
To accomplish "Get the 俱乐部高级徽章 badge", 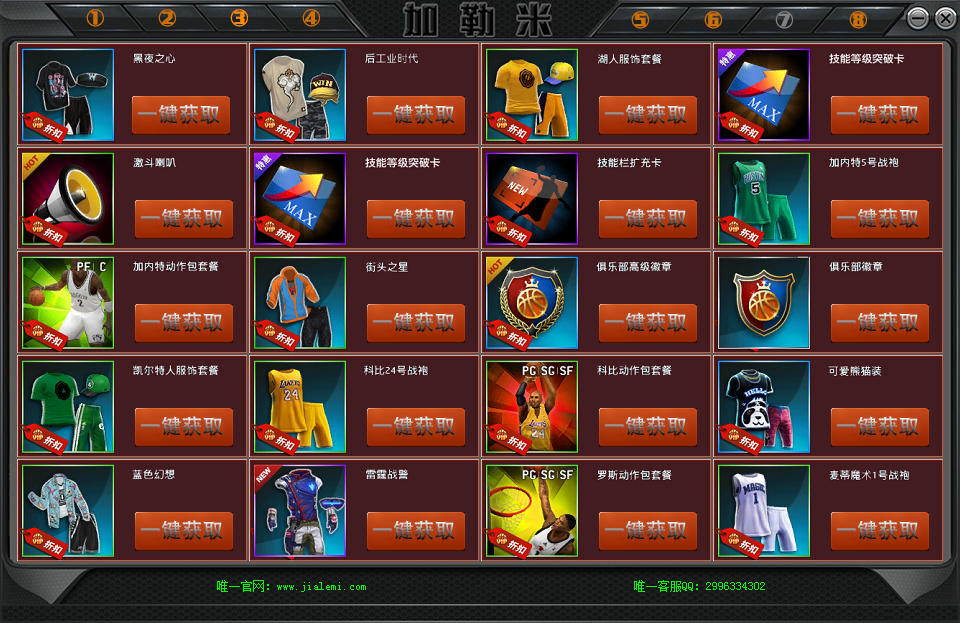I will [647, 323].
